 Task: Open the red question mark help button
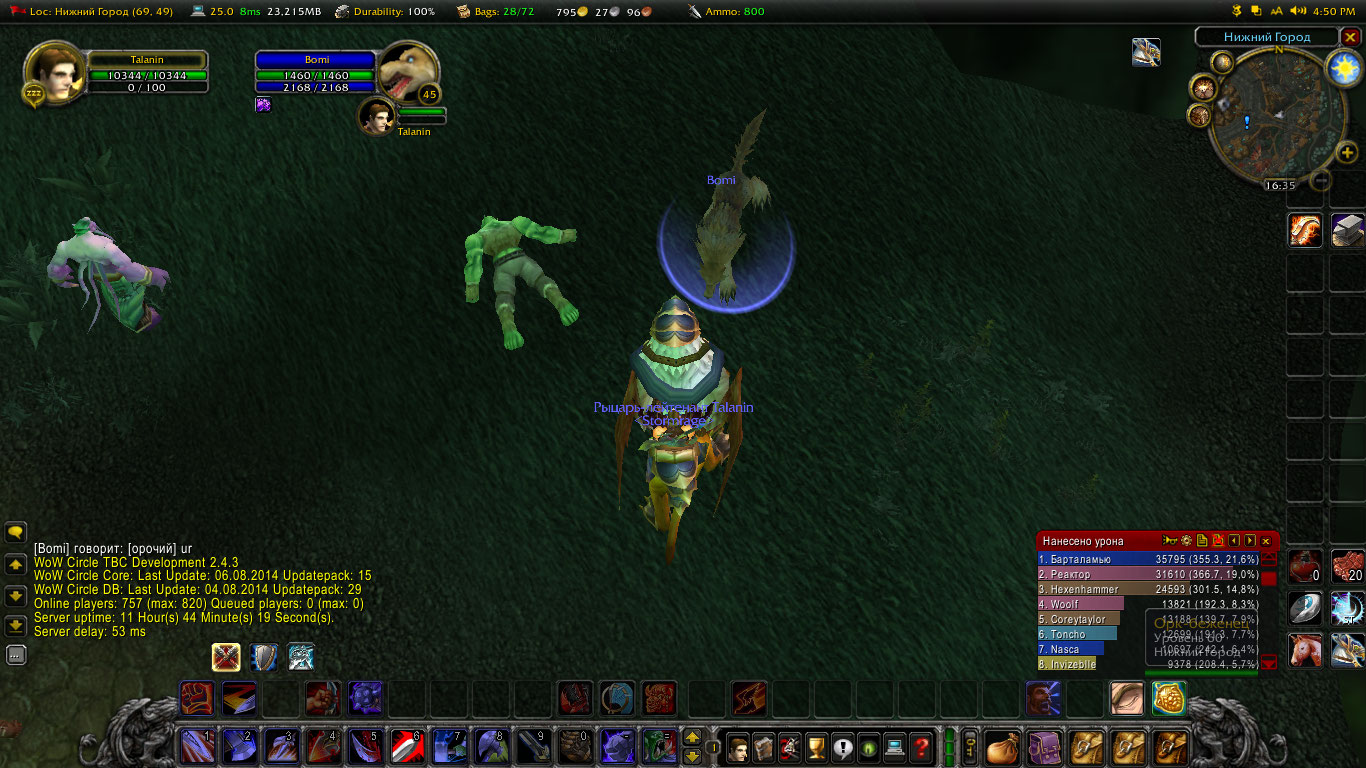pyautogui.click(x=920, y=746)
